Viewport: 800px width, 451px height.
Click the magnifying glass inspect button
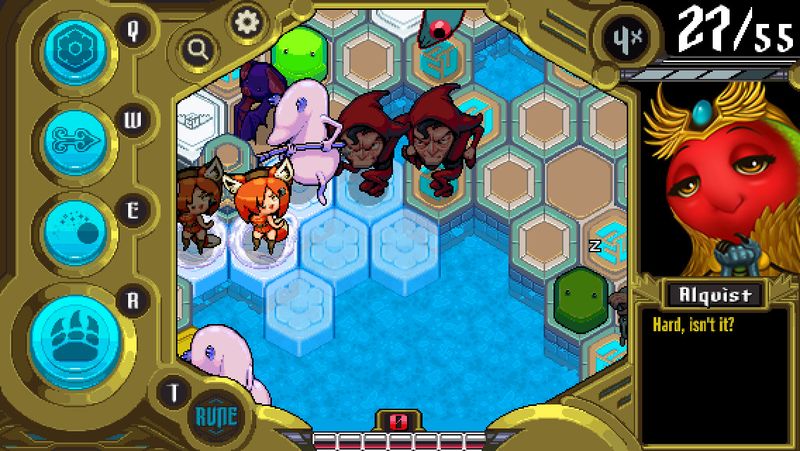199,47
